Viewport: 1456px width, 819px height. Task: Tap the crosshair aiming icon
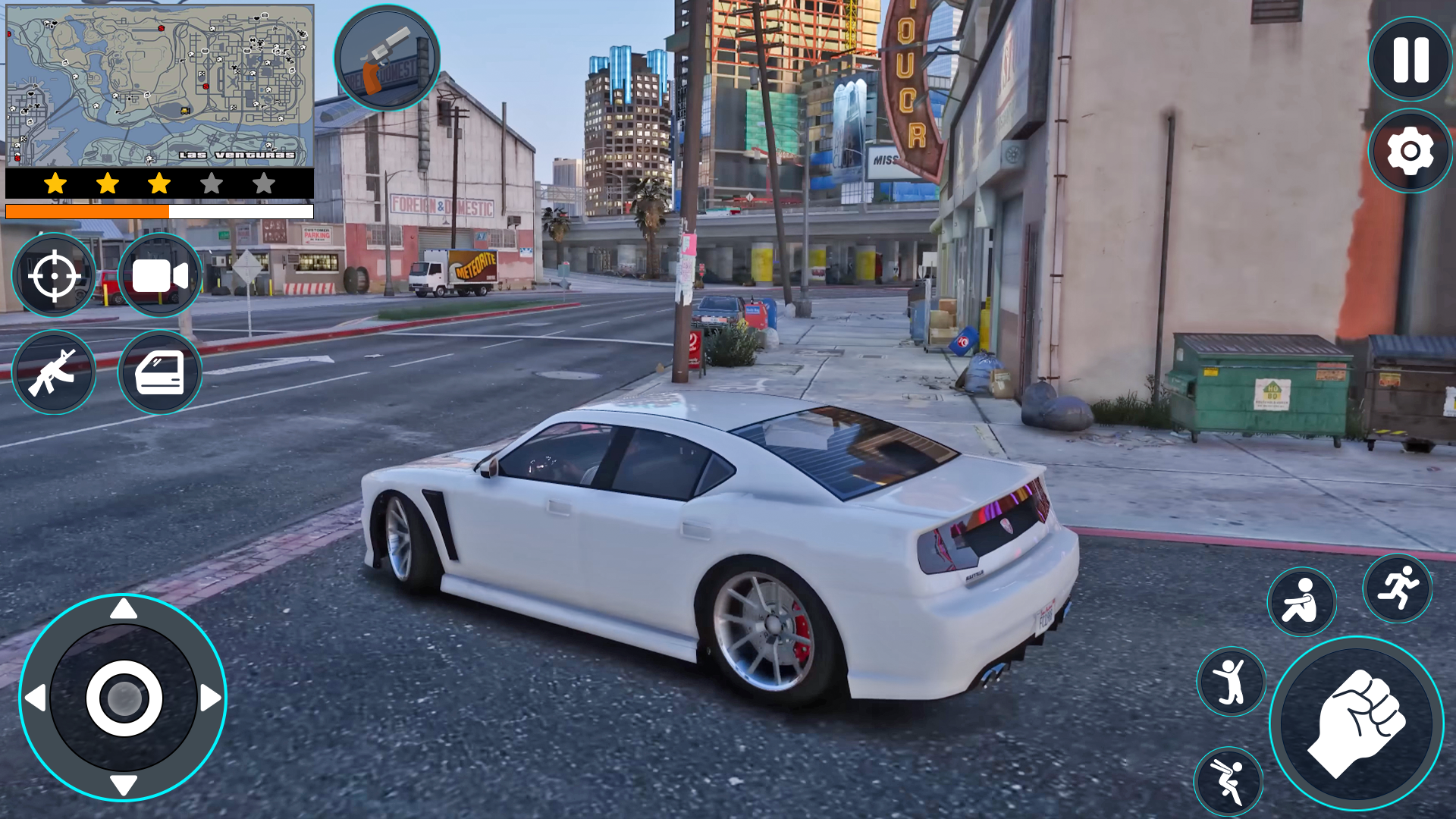point(53,275)
